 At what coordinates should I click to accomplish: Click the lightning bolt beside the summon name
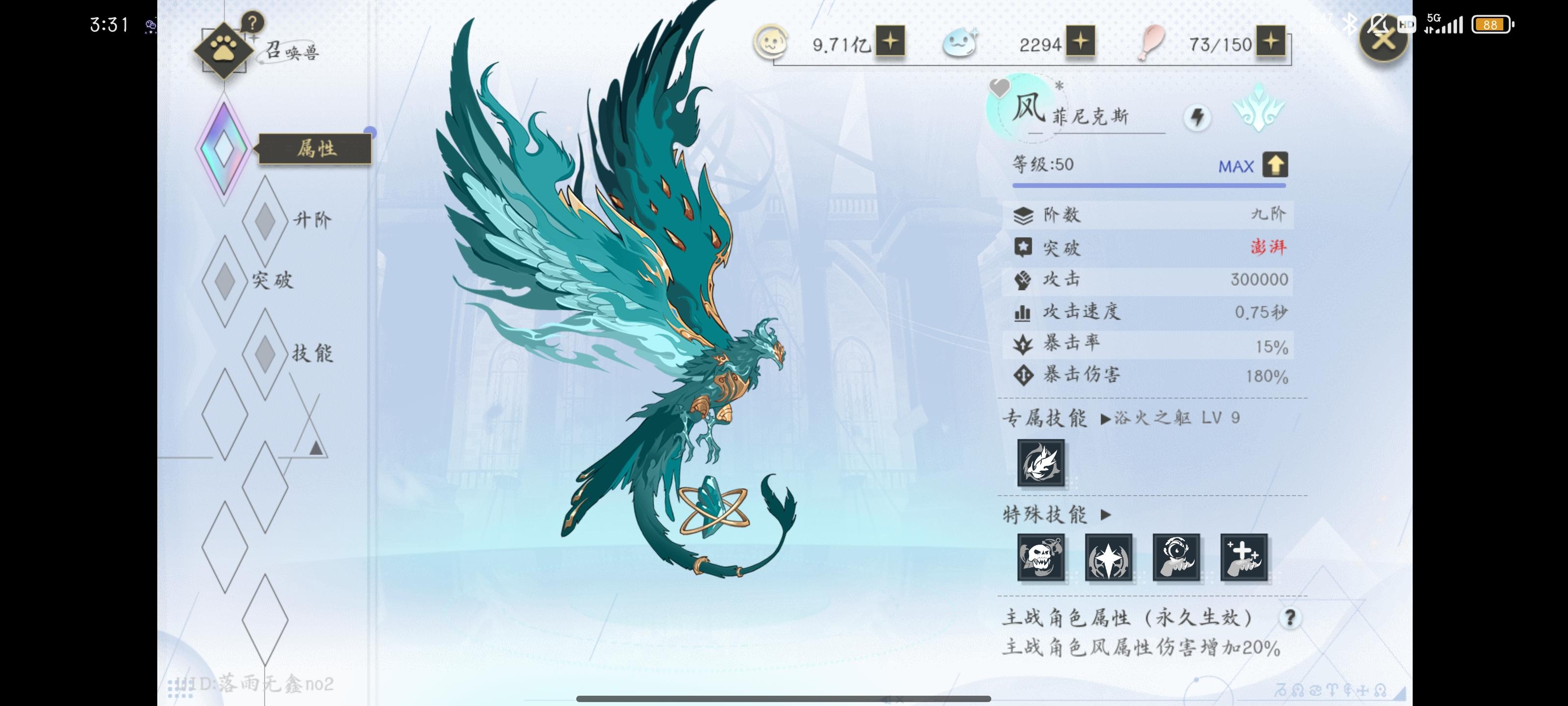coord(1198,118)
